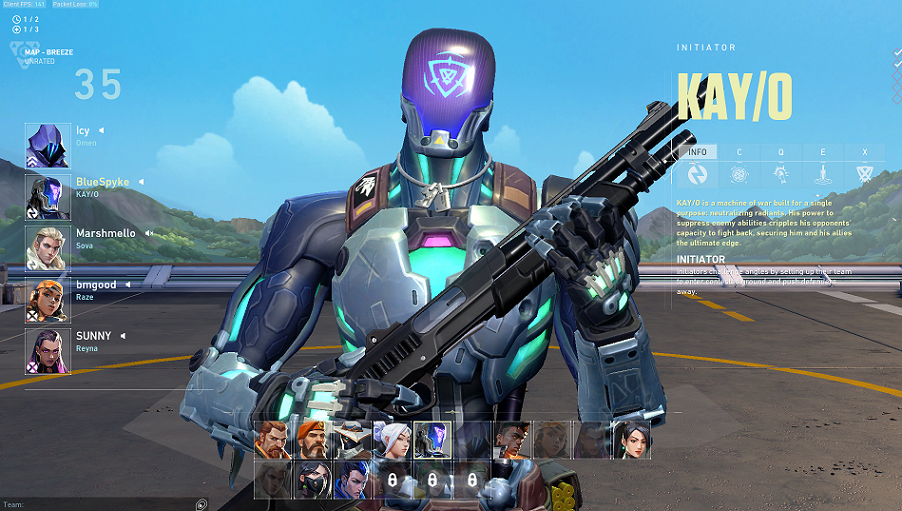Select the INFO tab for KAY/O

(x=697, y=152)
